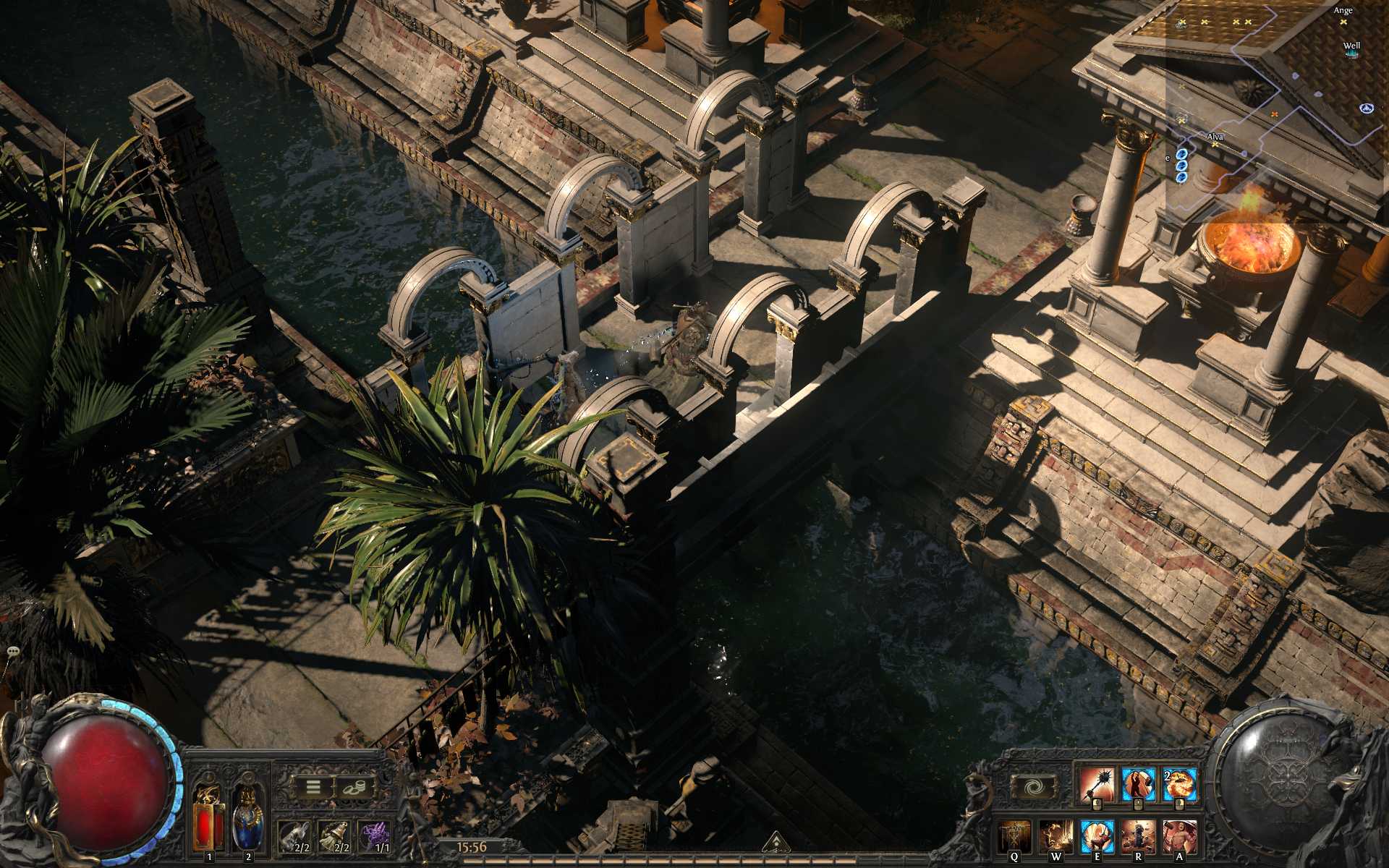The height and width of the screenshot is (868, 1389).
Task: Click the swirl portal button
Action: (1034, 786)
